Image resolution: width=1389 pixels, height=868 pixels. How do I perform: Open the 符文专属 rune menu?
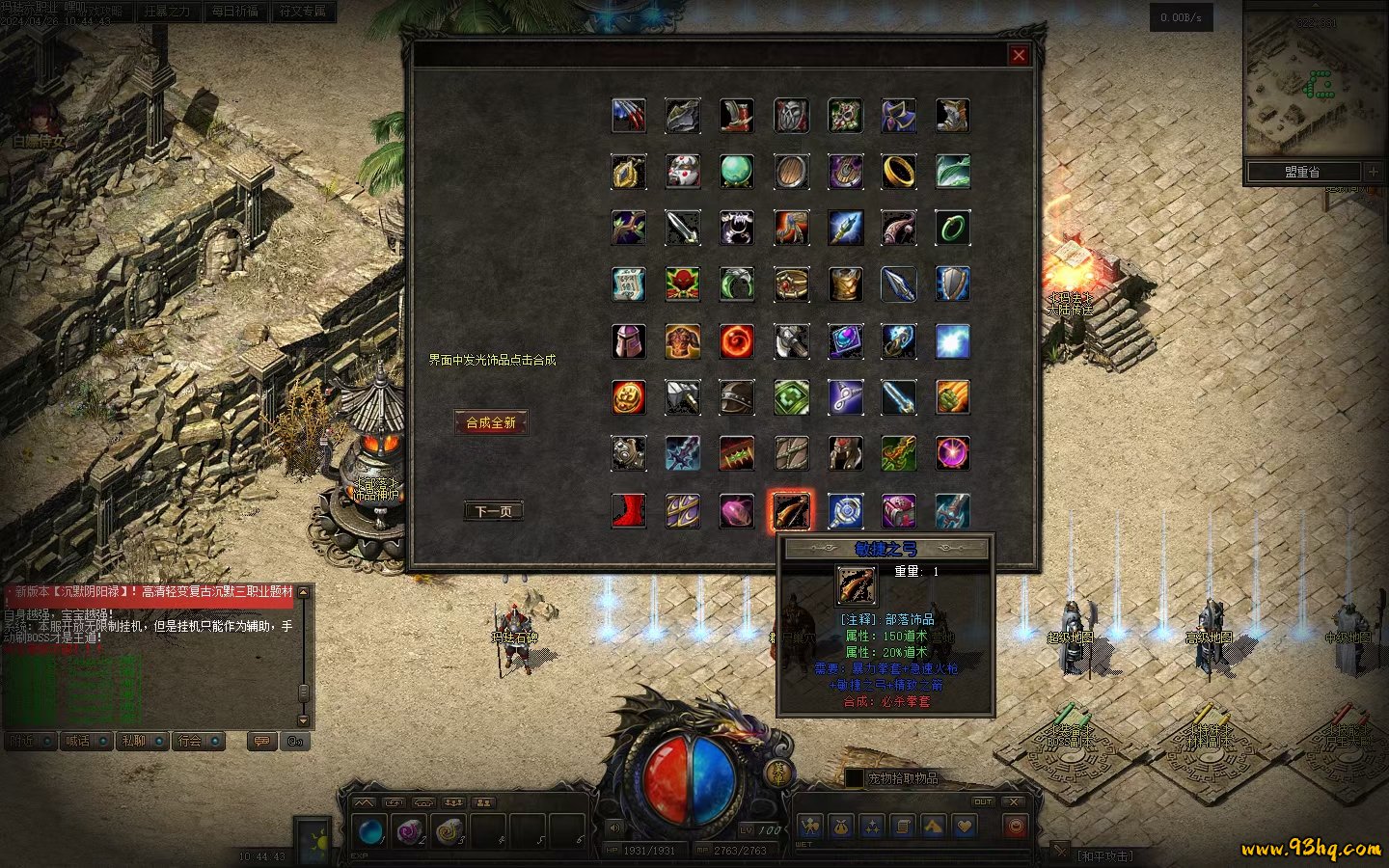pos(302,12)
